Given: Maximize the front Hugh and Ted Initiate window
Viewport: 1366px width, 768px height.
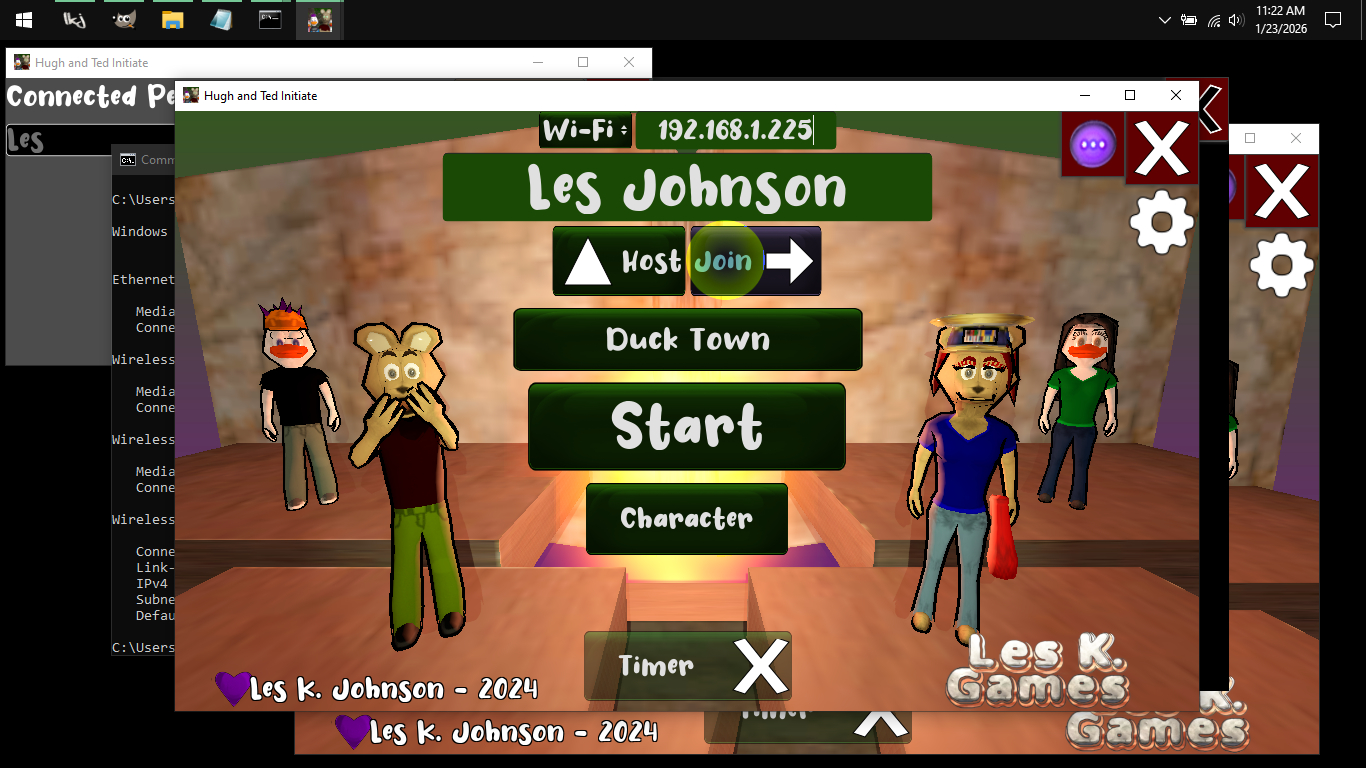Looking at the screenshot, I should (x=1130, y=96).
